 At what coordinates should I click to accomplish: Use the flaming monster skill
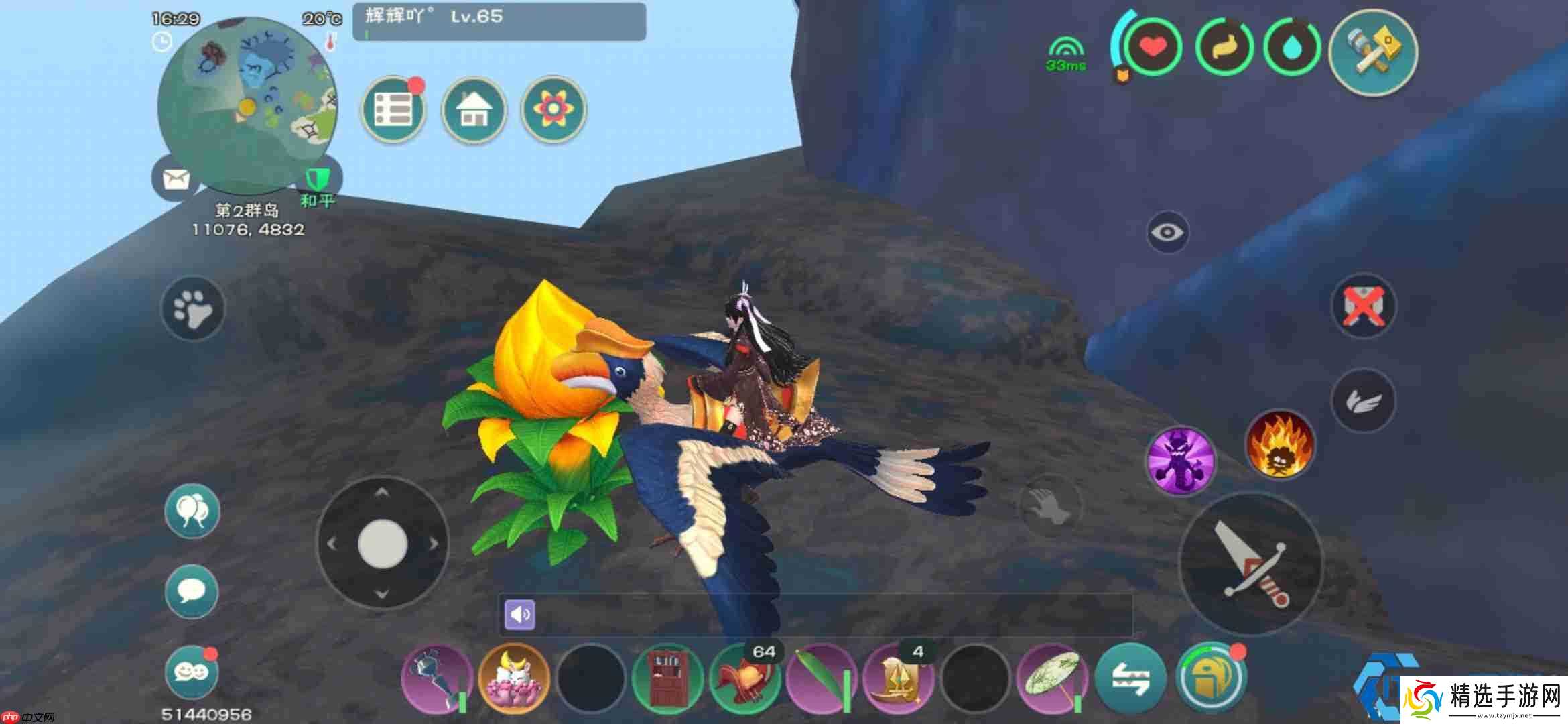(x=1279, y=444)
